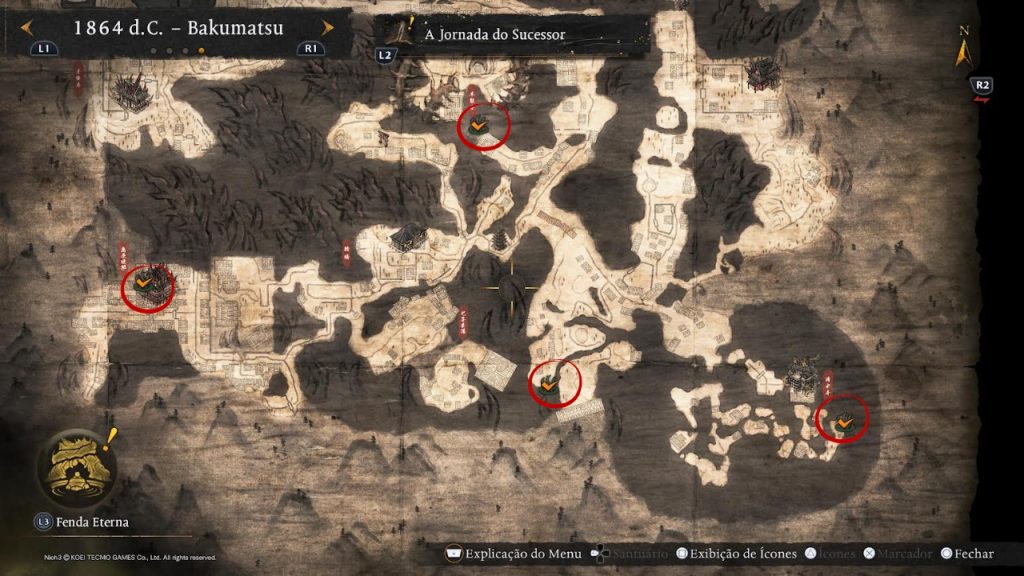Click the north compass indicator

tap(963, 47)
